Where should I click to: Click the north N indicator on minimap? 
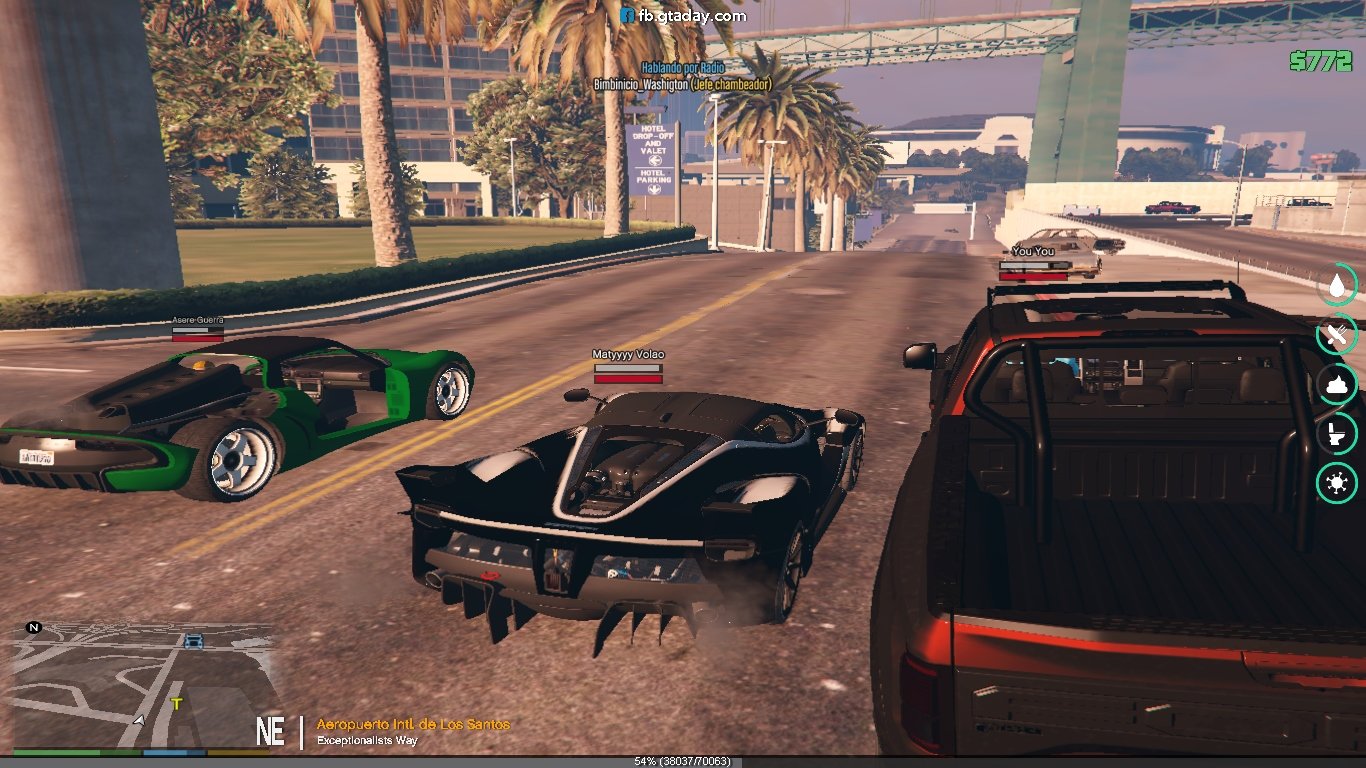tap(34, 628)
